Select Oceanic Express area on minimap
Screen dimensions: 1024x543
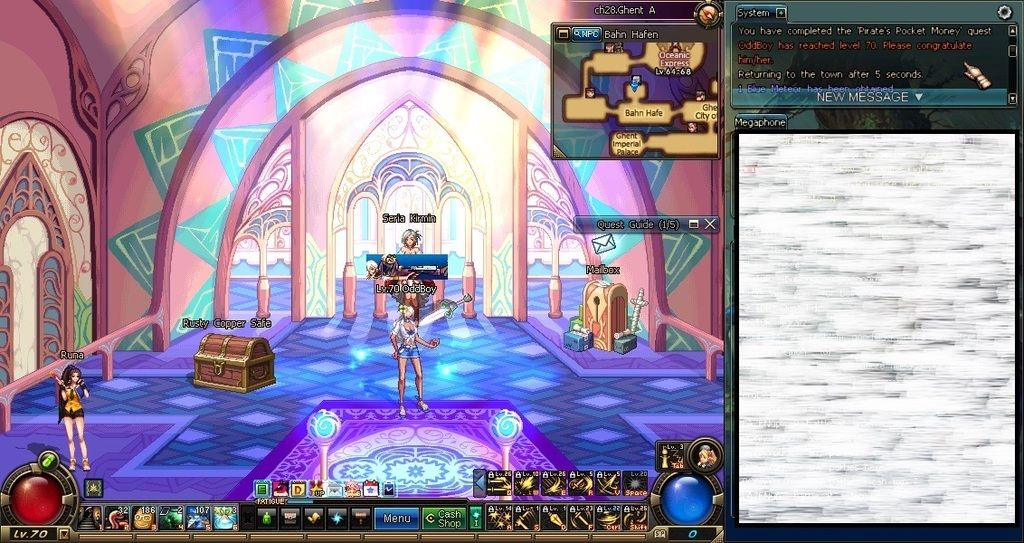click(674, 60)
